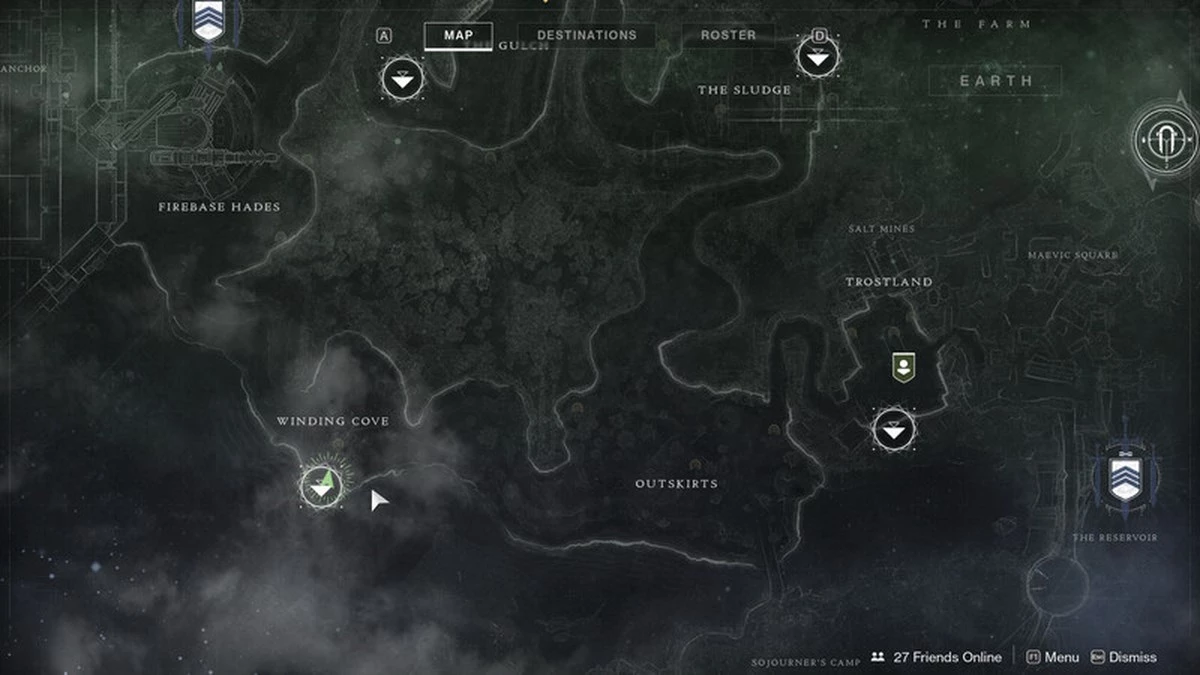Choose the Winding Cove landing zone marker
1200x675 pixels.
[322, 486]
